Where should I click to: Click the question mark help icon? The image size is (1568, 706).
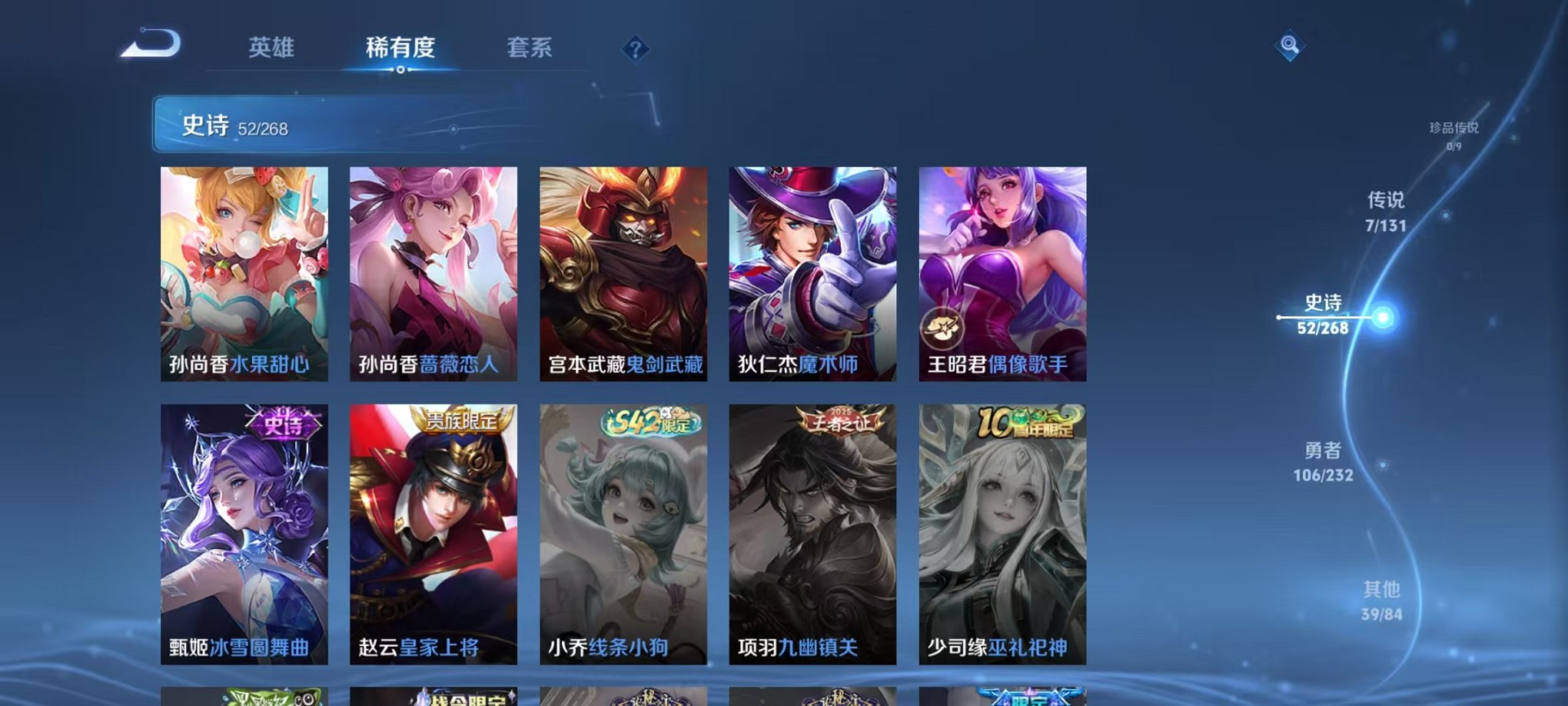[x=634, y=50]
